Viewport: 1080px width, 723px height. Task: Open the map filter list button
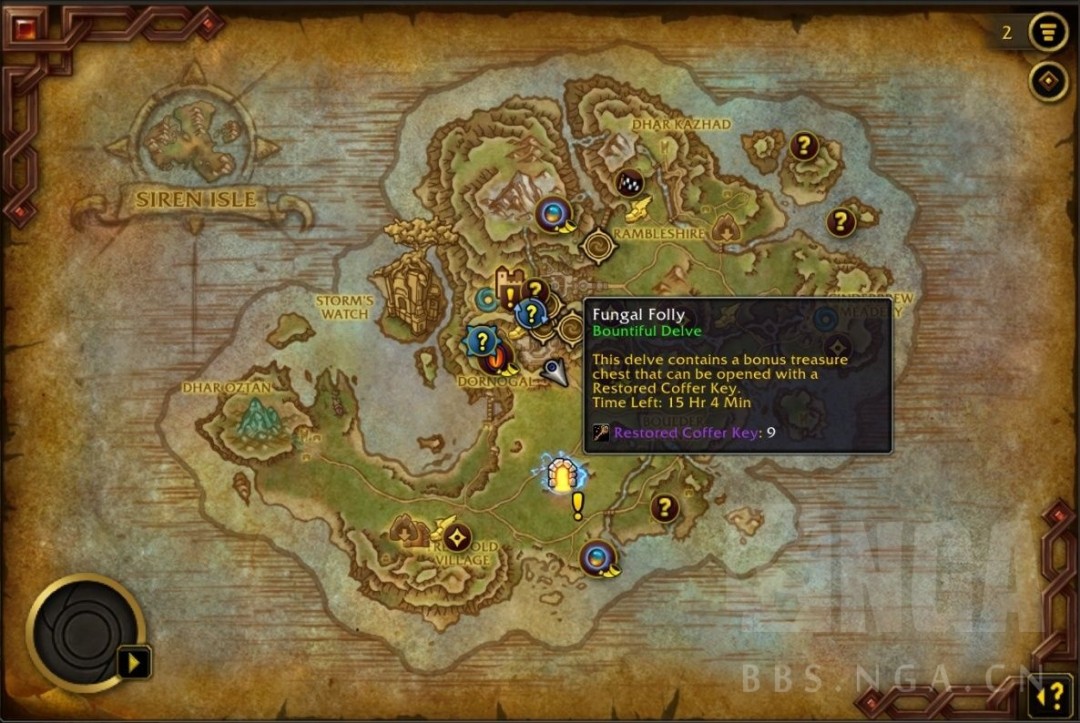coord(1047,31)
